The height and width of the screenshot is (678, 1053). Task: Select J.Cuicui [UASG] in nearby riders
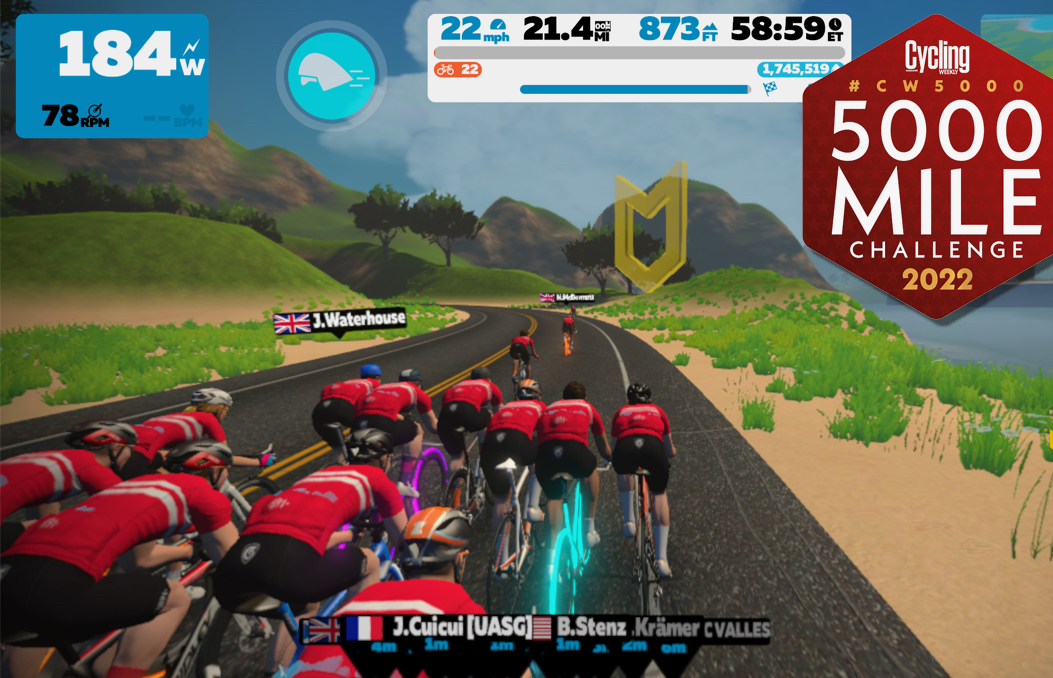(x=460, y=628)
